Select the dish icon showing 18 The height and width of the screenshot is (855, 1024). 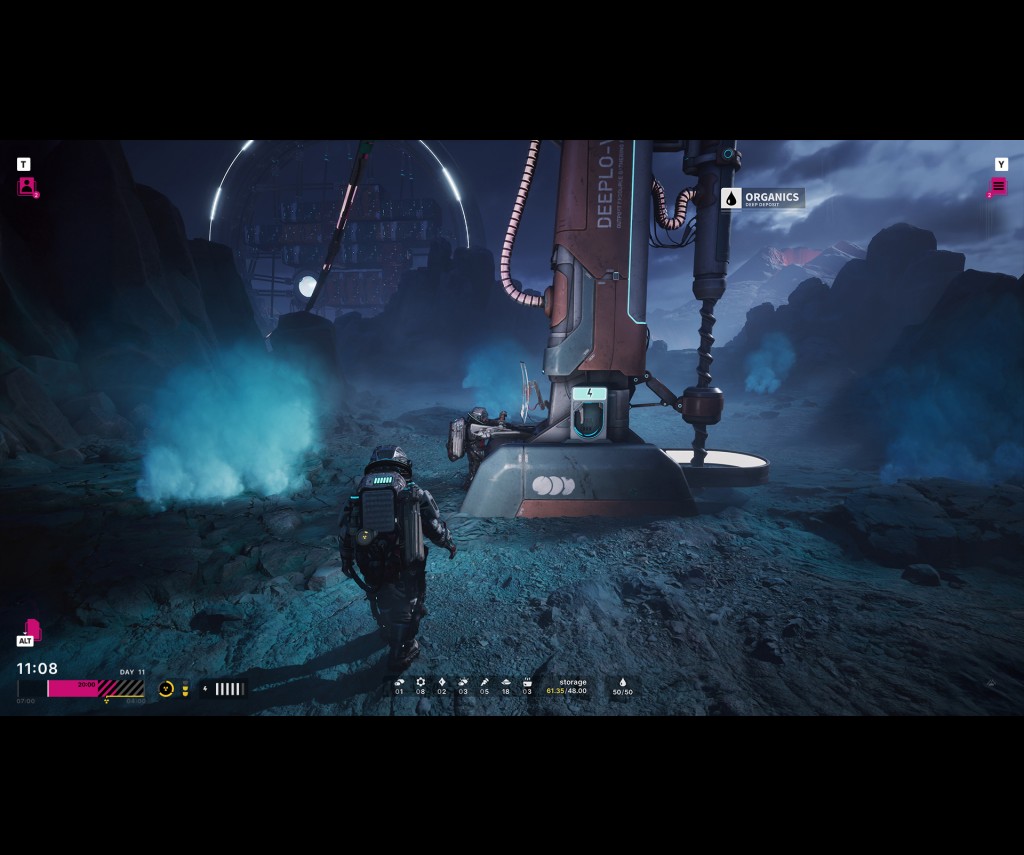click(506, 683)
